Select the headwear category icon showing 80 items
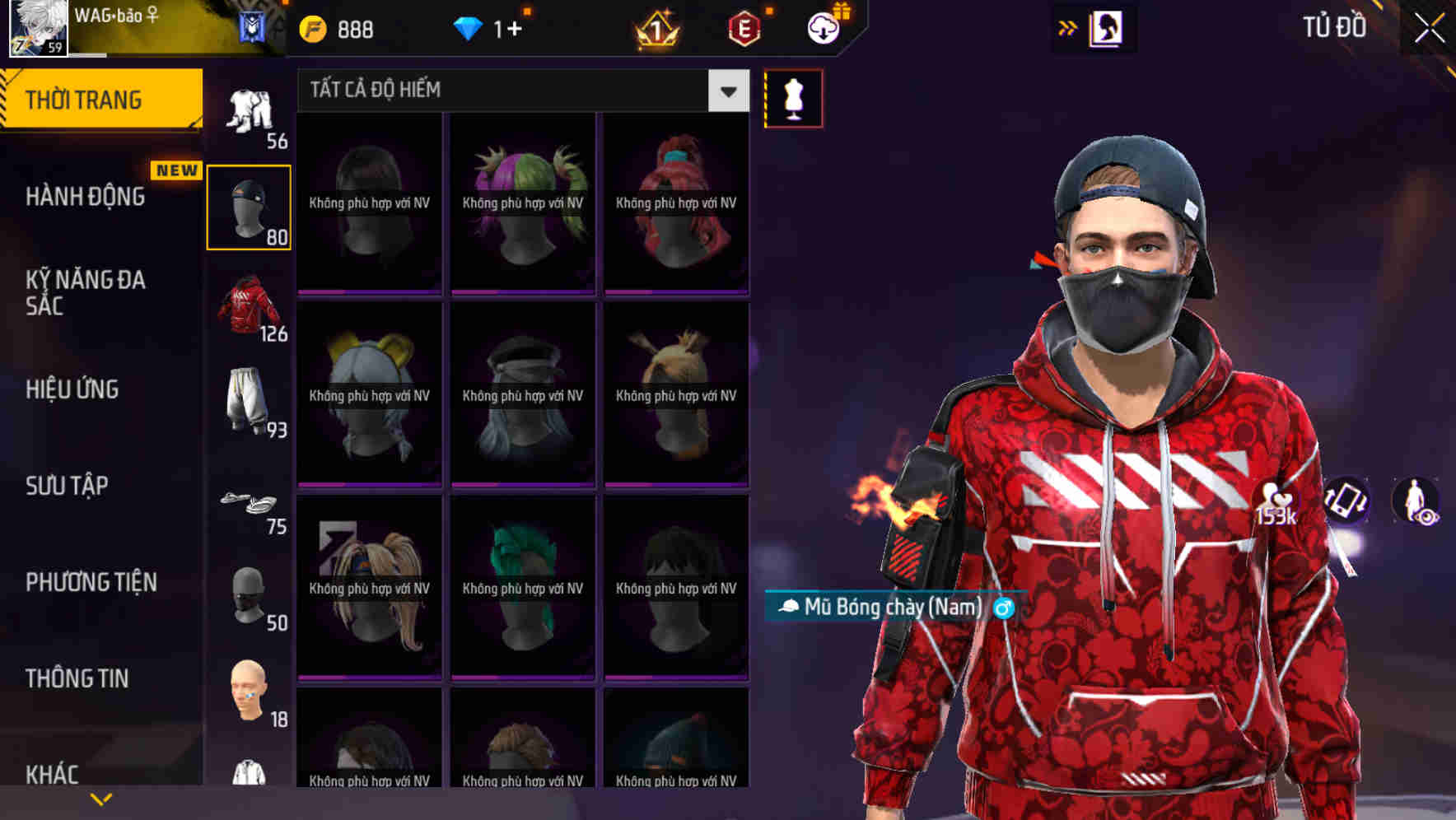Image resolution: width=1456 pixels, height=820 pixels. click(250, 206)
